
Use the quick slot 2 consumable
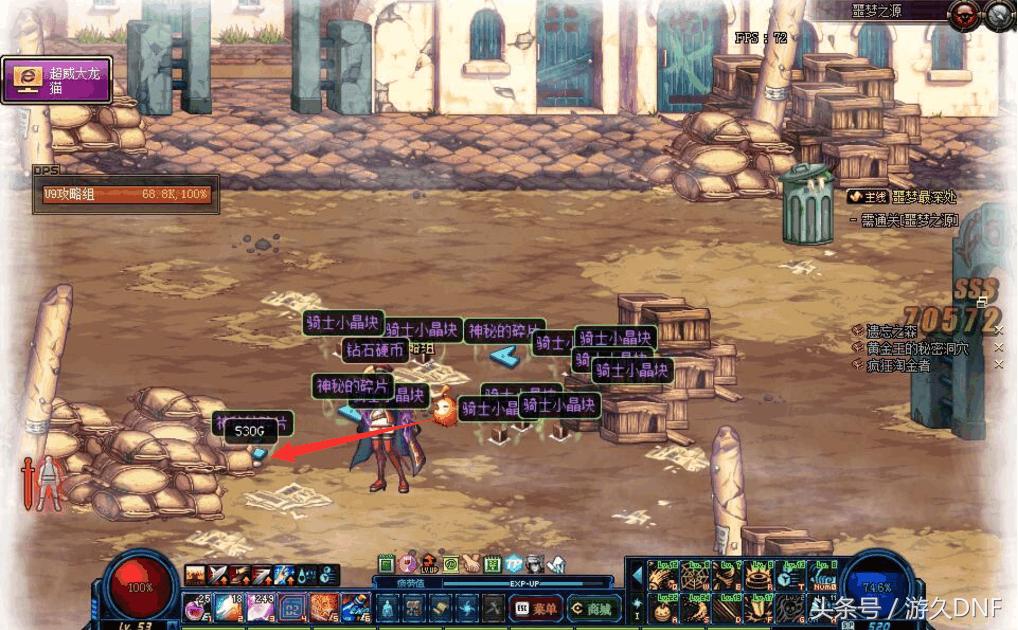coord(228,606)
